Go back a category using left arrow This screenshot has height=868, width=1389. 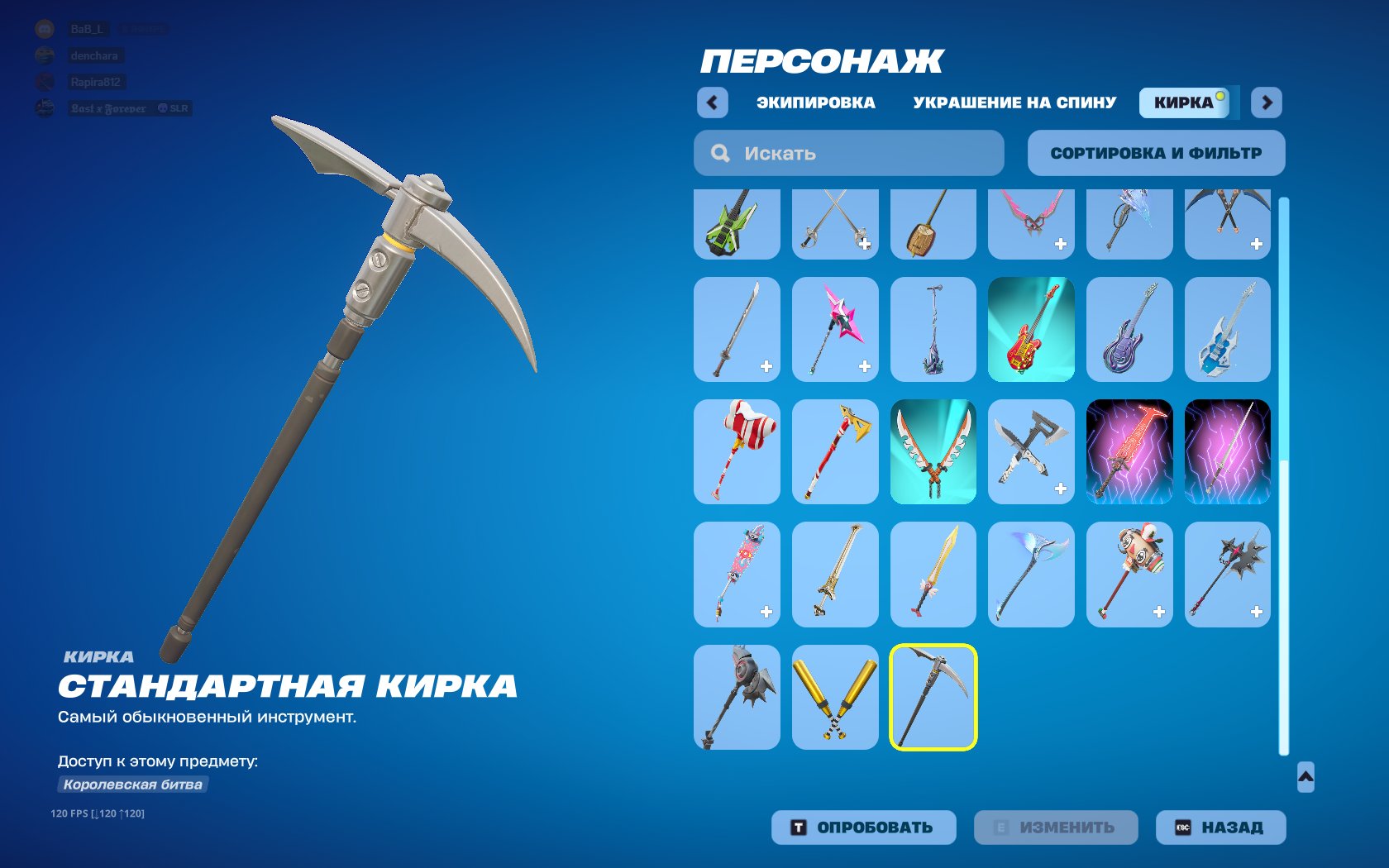[712, 102]
